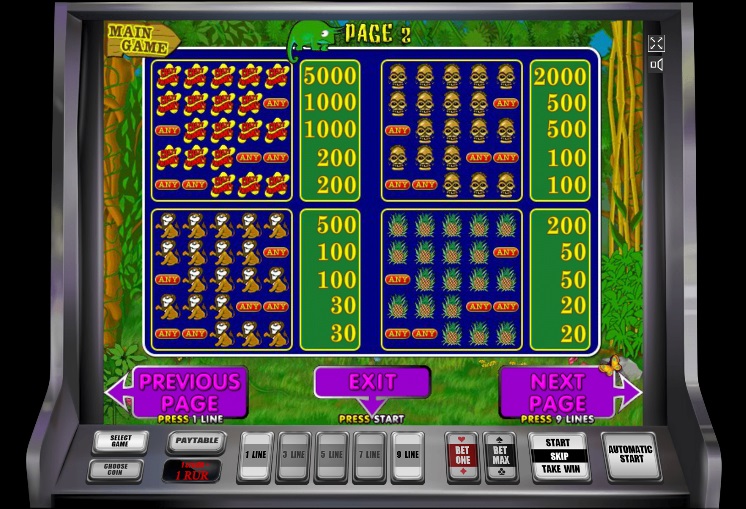Exit the paytable screen
The height and width of the screenshot is (509, 746).
(372, 382)
